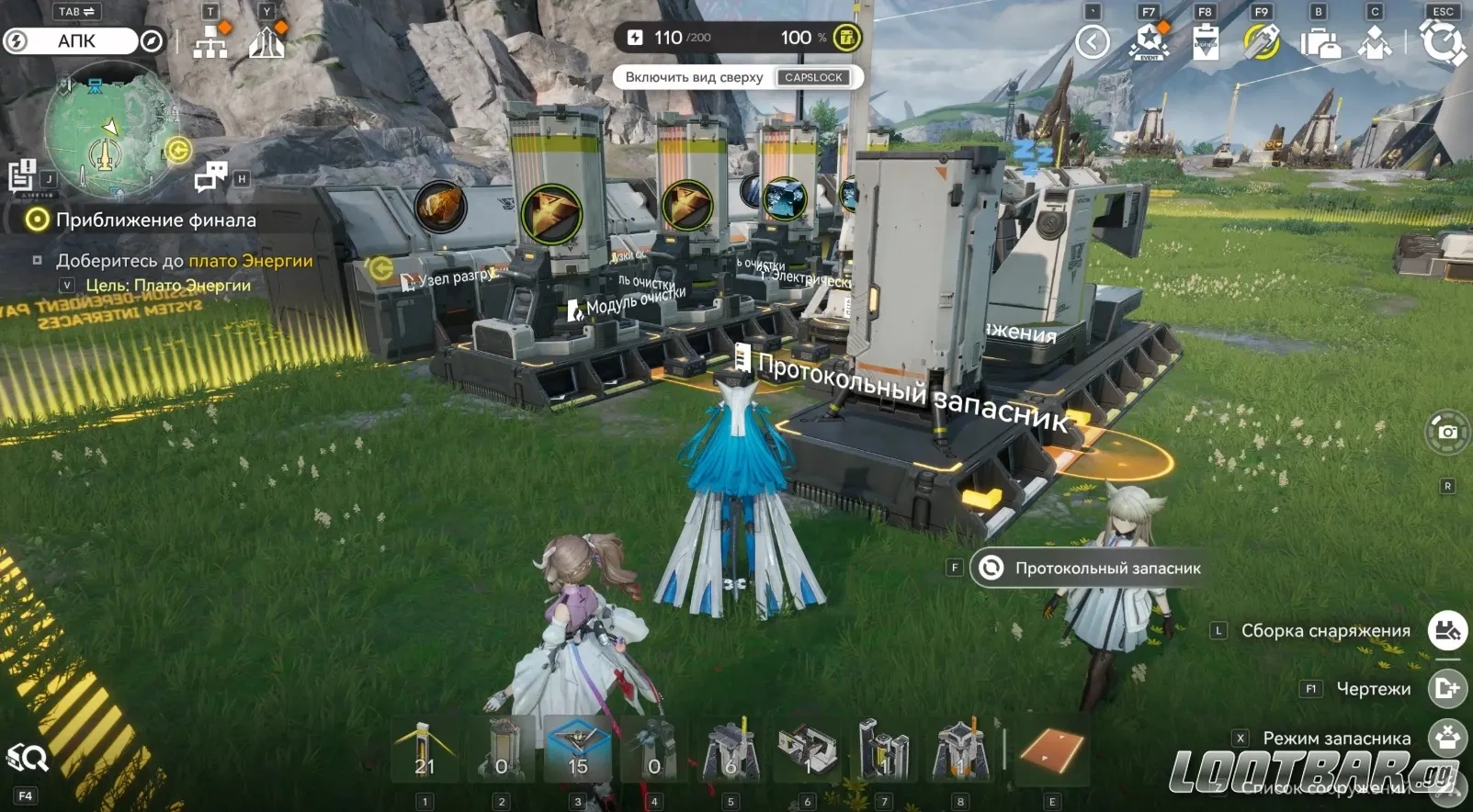
Task: Open the Event star icon
Action: pos(1150,41)
